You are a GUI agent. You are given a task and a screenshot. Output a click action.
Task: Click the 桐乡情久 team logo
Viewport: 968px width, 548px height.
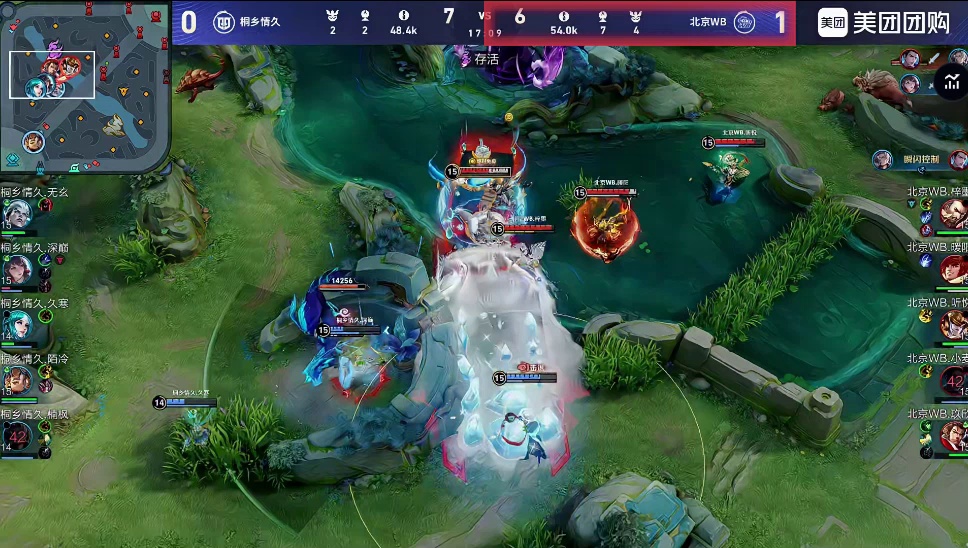tap(224, 22)
